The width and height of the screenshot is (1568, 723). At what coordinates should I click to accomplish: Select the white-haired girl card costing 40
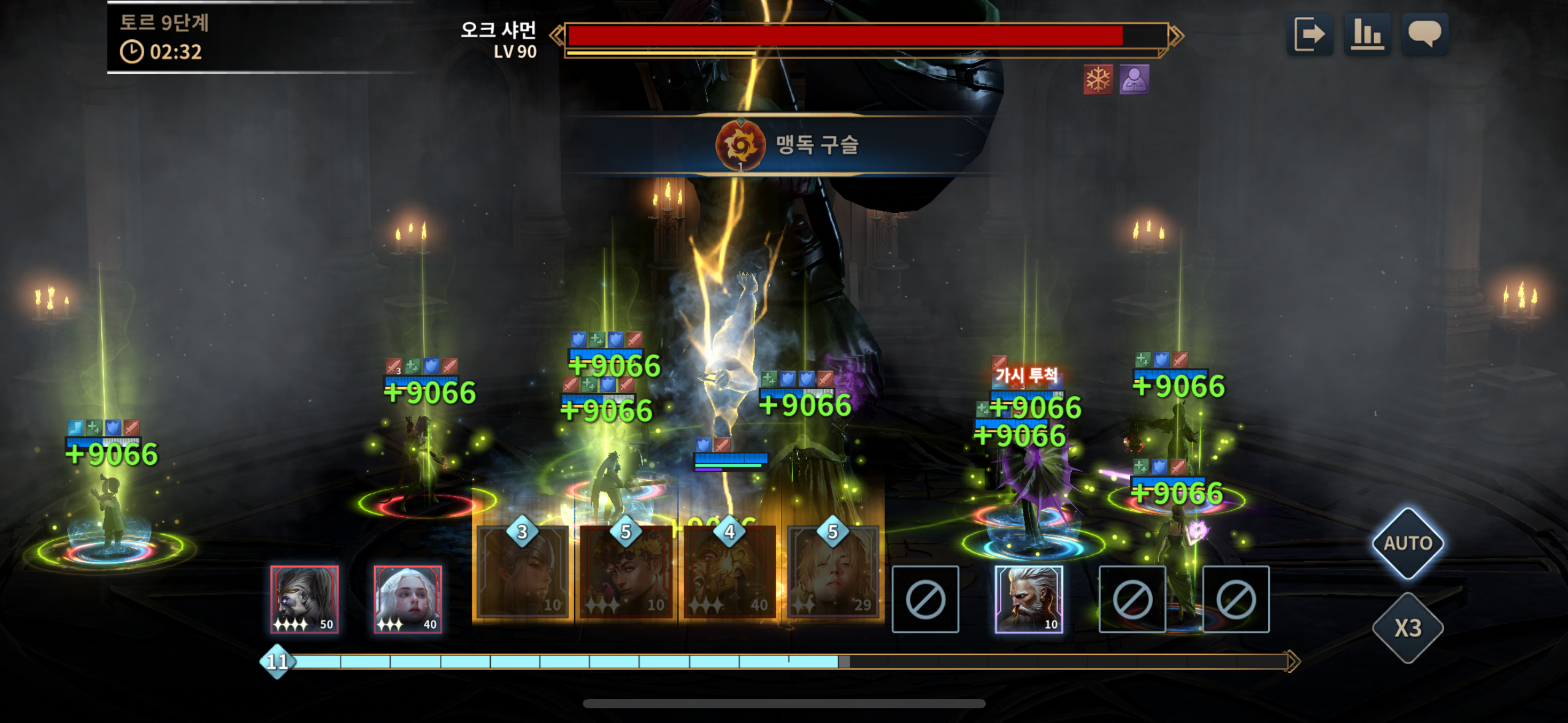tap(408, 599)
